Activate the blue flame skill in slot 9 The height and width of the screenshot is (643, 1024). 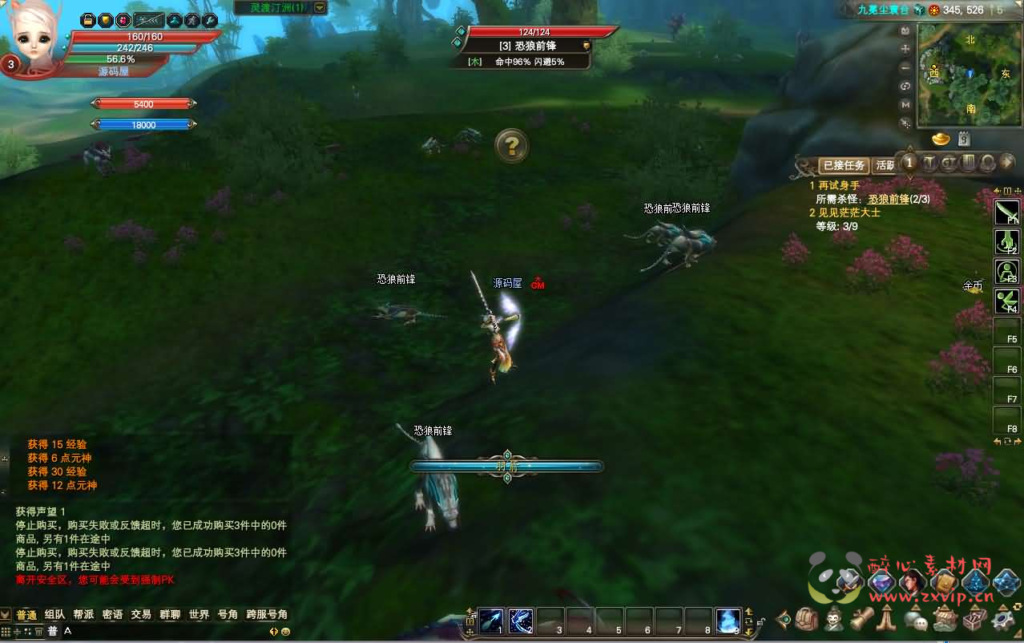click(x=728, y=620)
